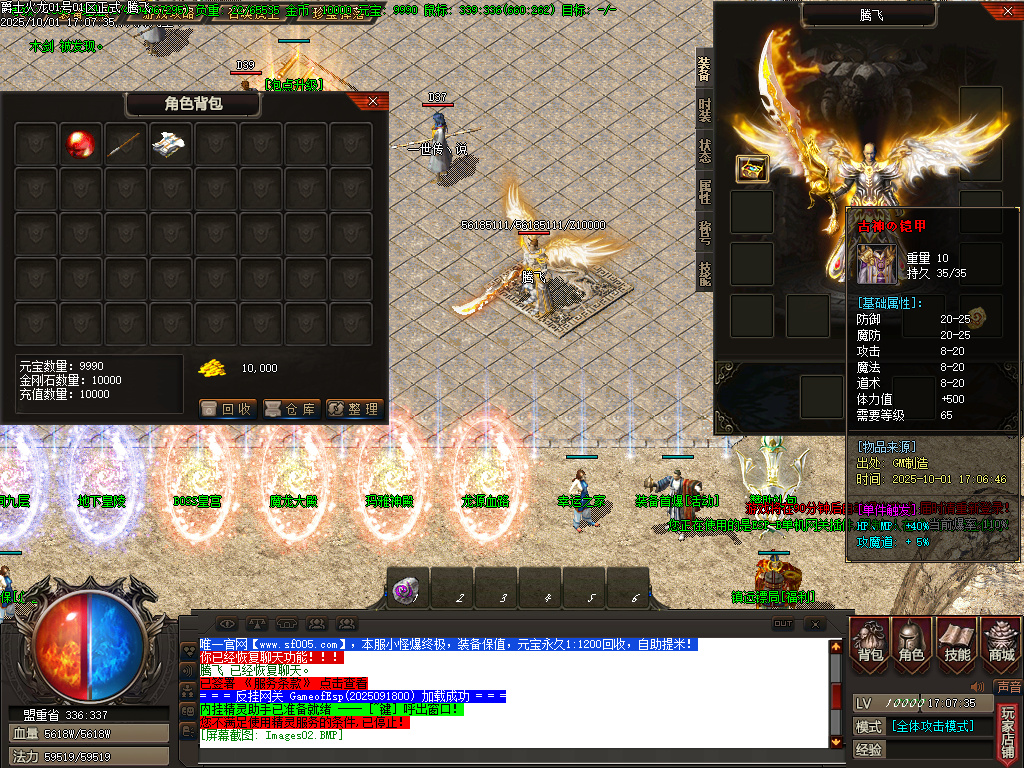Open the 背包 bag from the bottom menu
The width and height of the screenshot is (1024, 768).
pyautogui.click(x=870, y=641)
